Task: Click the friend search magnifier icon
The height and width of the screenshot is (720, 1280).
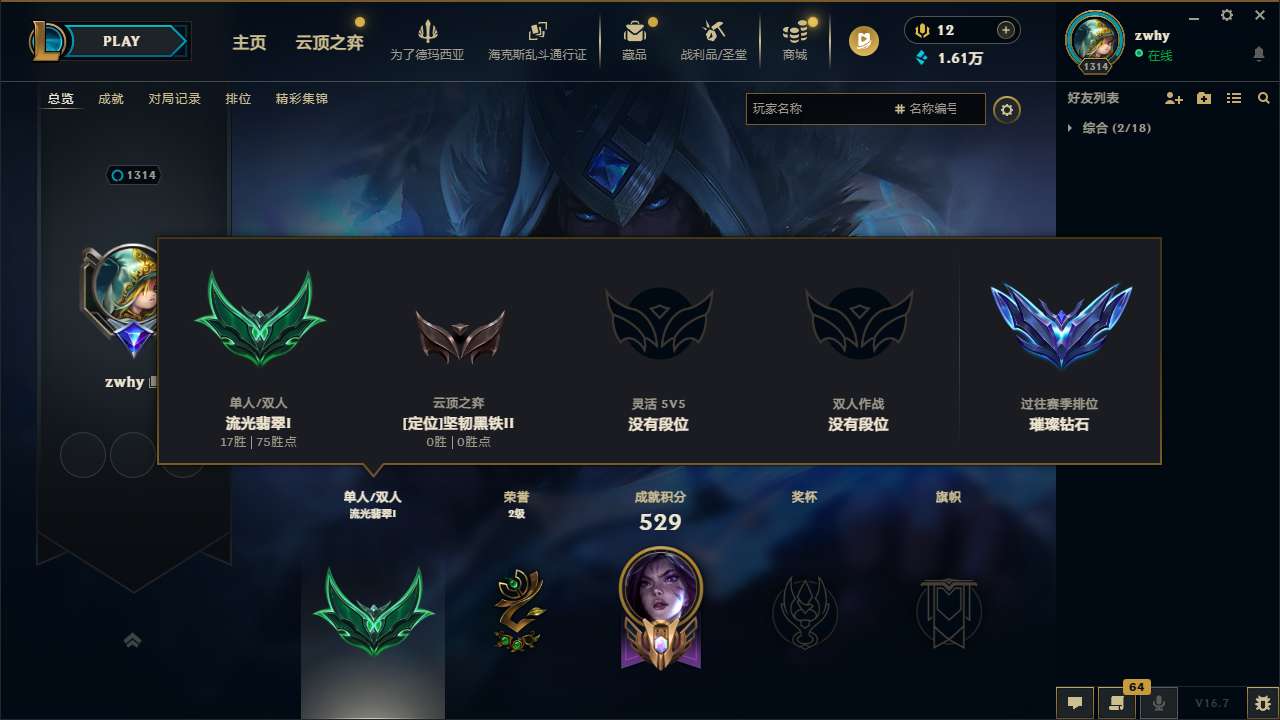Action: click(x=1263, y=98)
